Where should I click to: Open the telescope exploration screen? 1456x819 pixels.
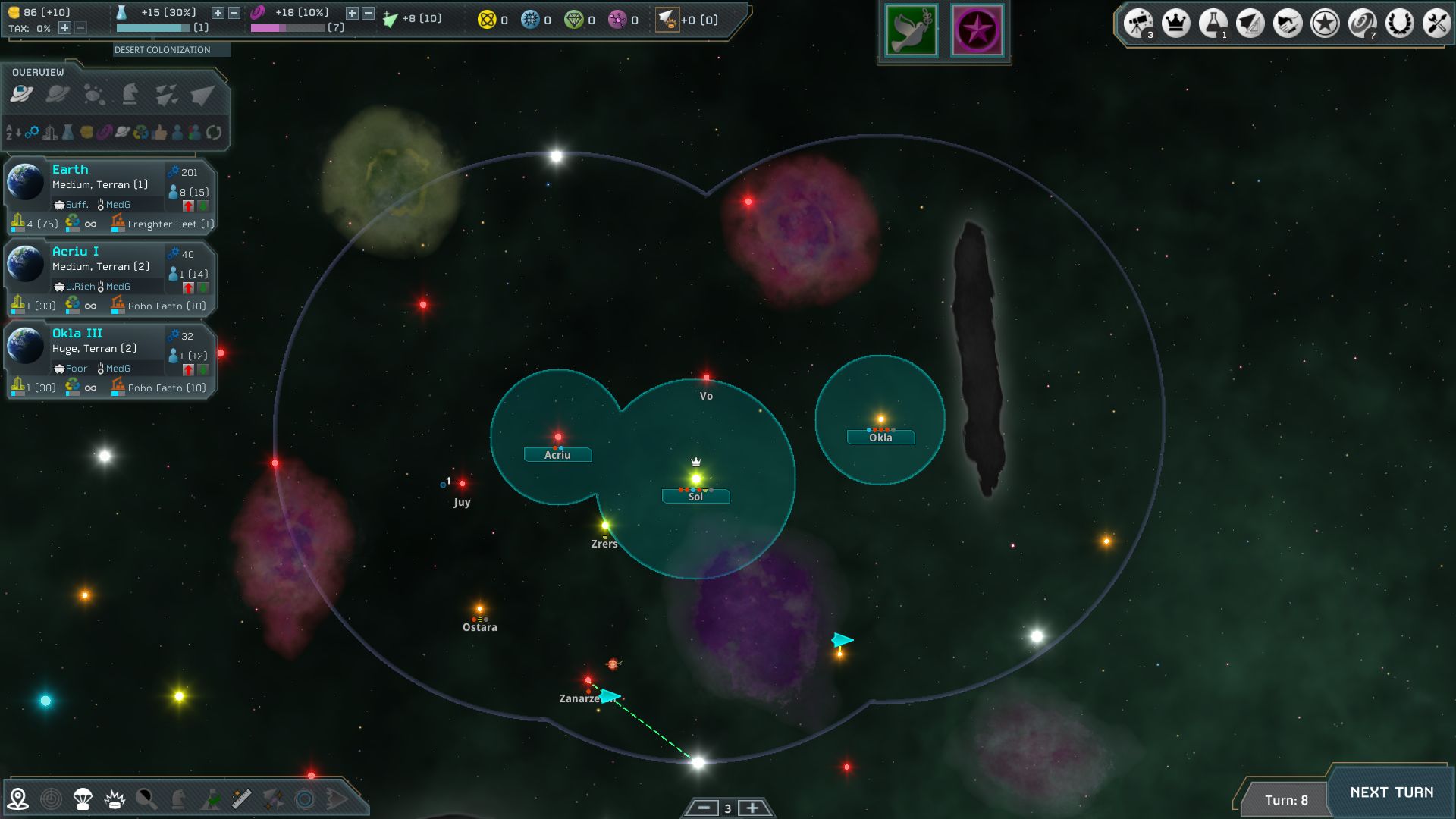[x=1138, y=24]
